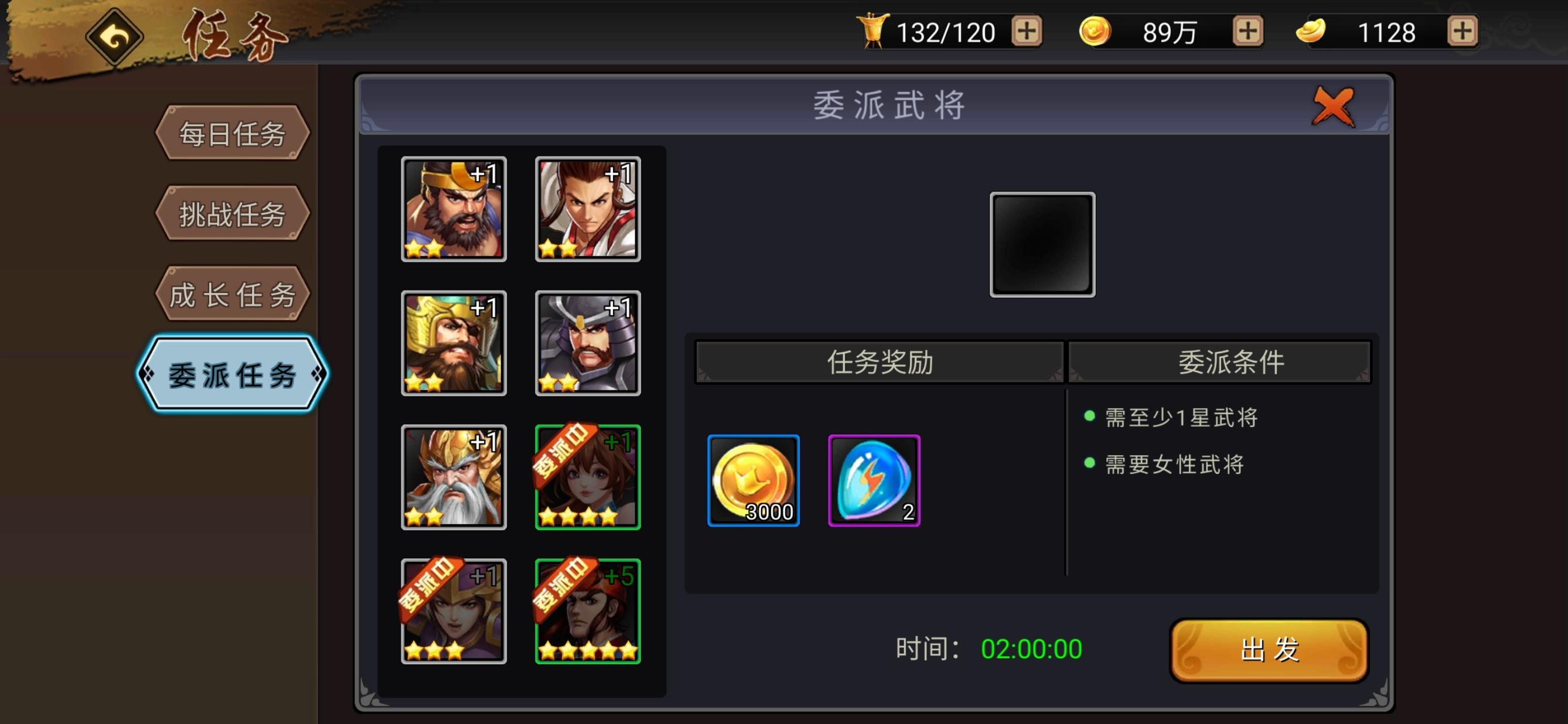Select the white-bearded golden-helmet hero portrait

tap(453, 476)
